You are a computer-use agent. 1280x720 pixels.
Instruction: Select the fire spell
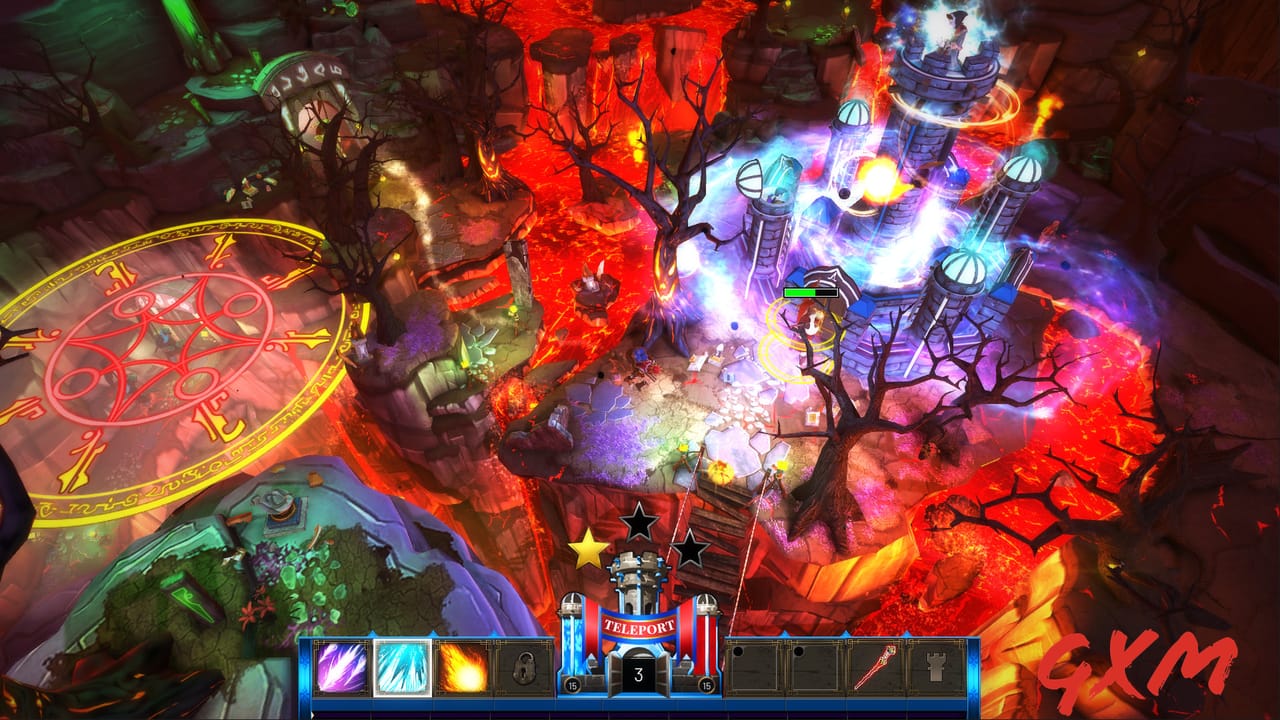point(463,667)
